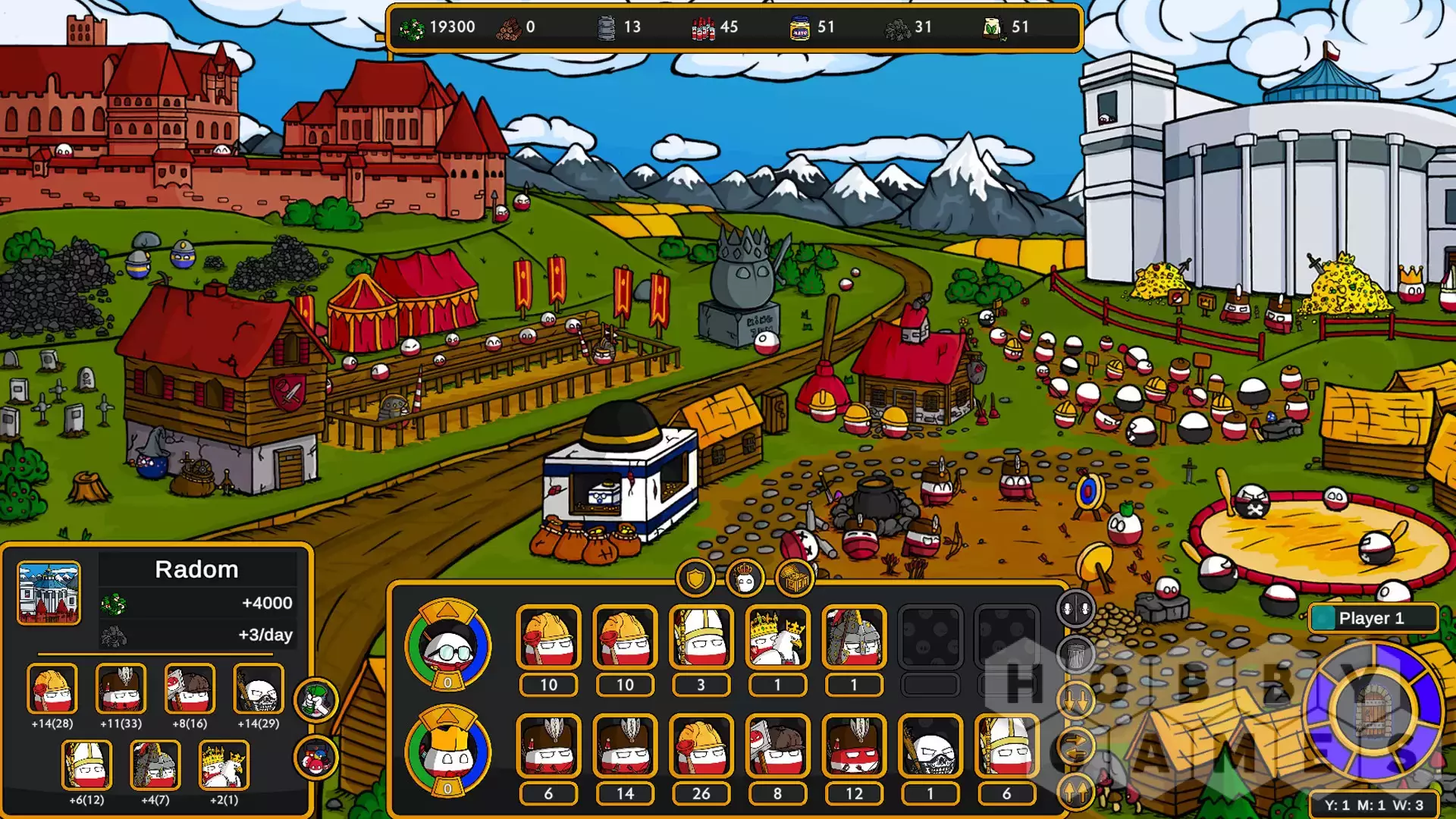Select the king with eagle unit slot
The height and width of the screenshot is (819, 1456).
777,637
